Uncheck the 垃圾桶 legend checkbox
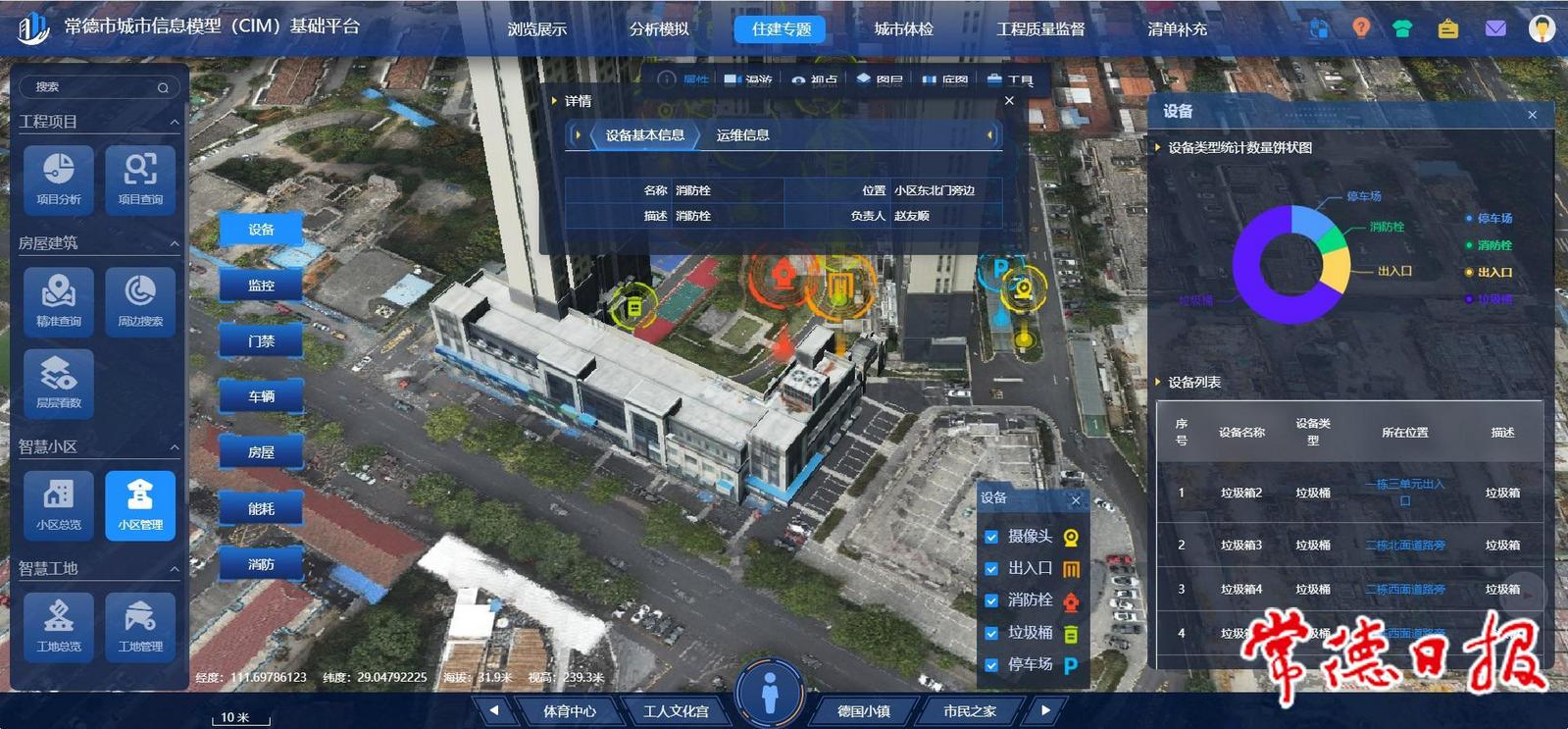Image resolution: width=1568 pixels, height=729 pixels. (991, 633)
